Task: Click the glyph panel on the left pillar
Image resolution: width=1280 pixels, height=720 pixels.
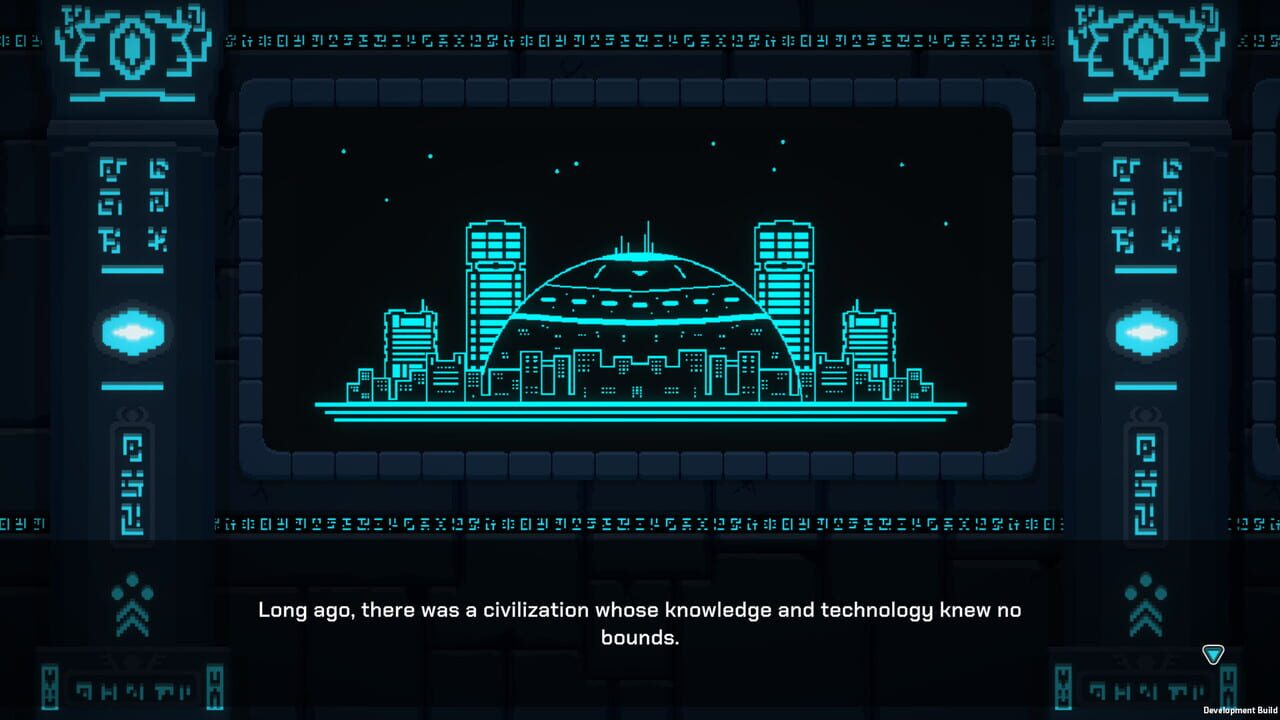Action: click(131, 200)
